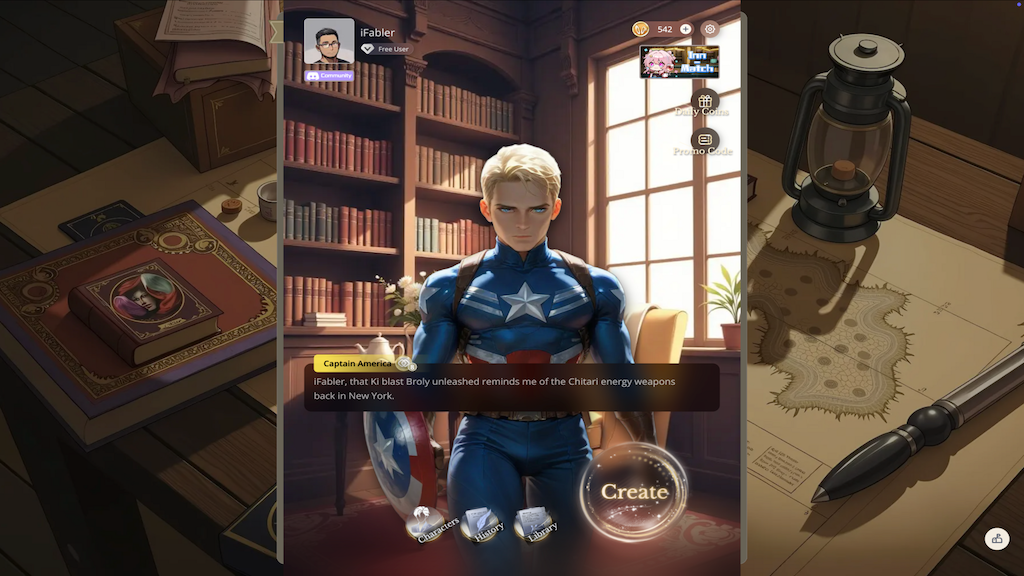This screenshot has height=576, width=1024.
Task: Open the Promo Code entry
Action: click(705, 142)
